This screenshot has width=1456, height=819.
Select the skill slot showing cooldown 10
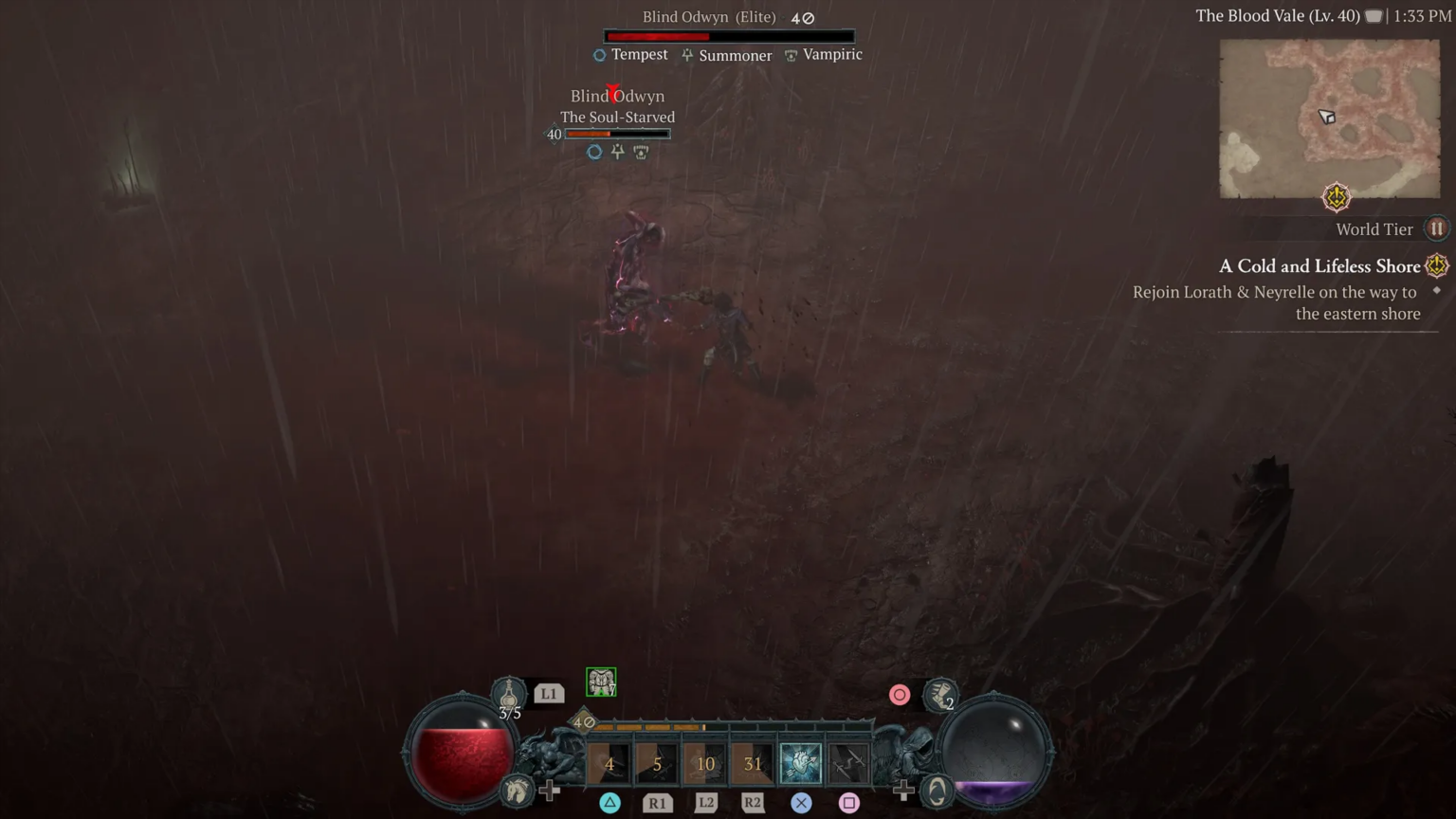[x=705, y=763]
